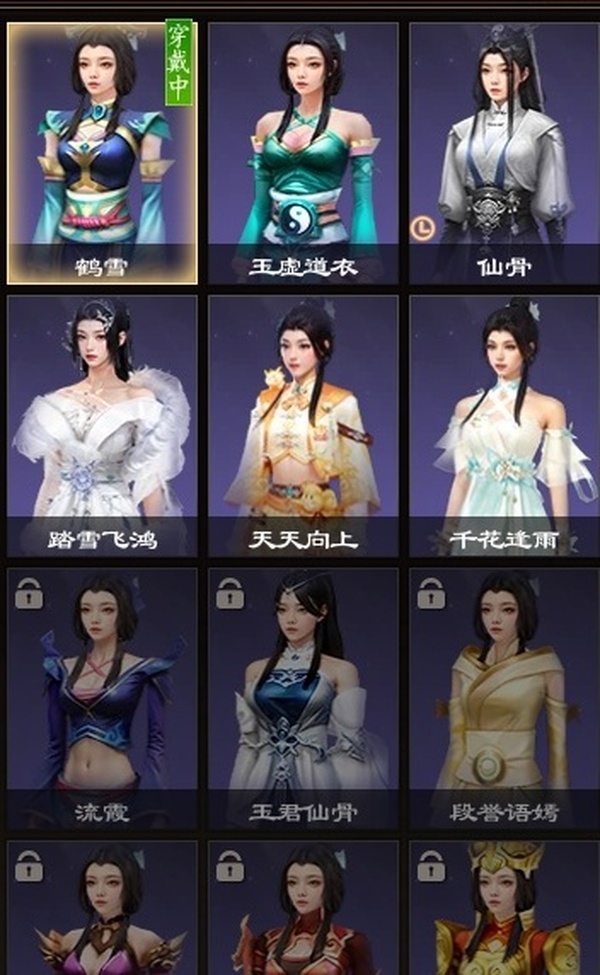Viewport: 600px width, 975px height.
Task: Select the locked golden helmet armor outfit
Action: point(503,910)
